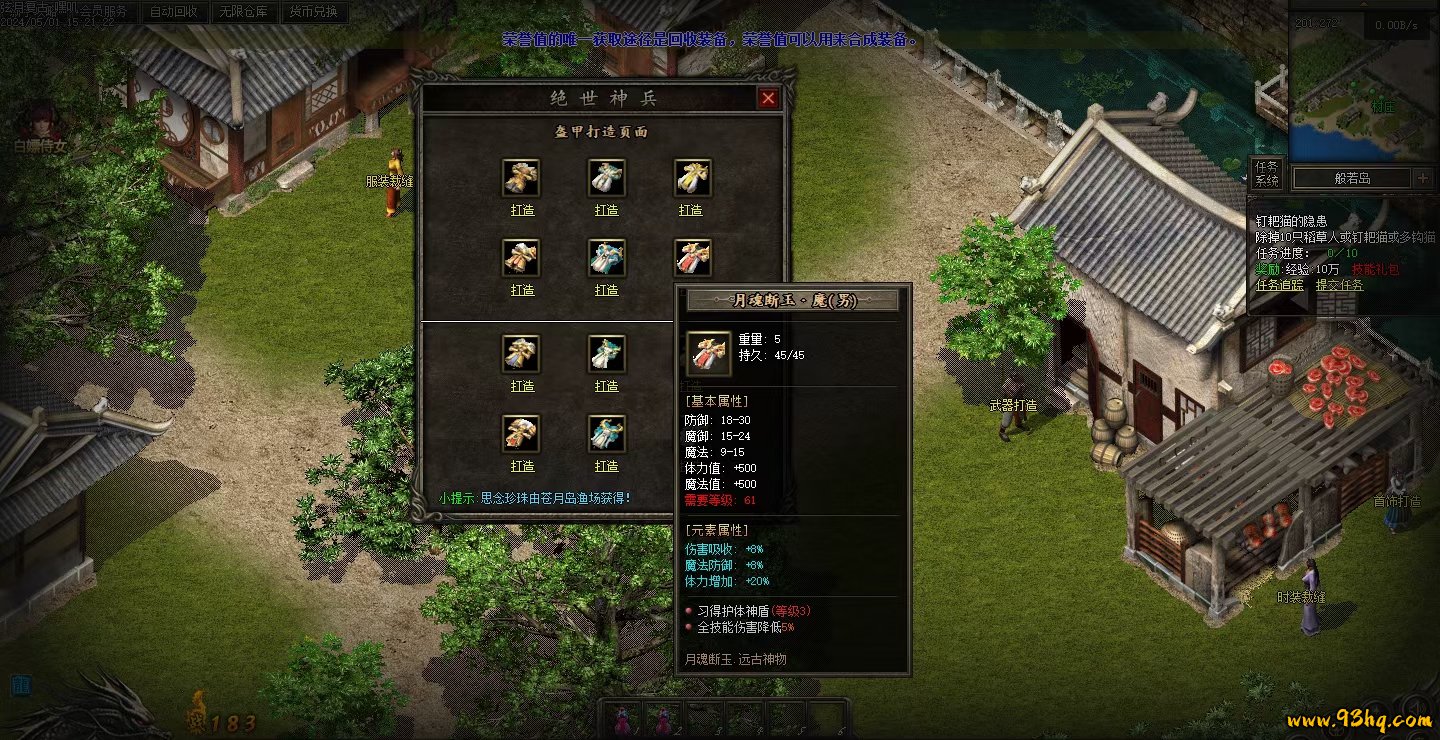
Task: Open the 货币兑换 currency exchange
Action: point(313,13)
